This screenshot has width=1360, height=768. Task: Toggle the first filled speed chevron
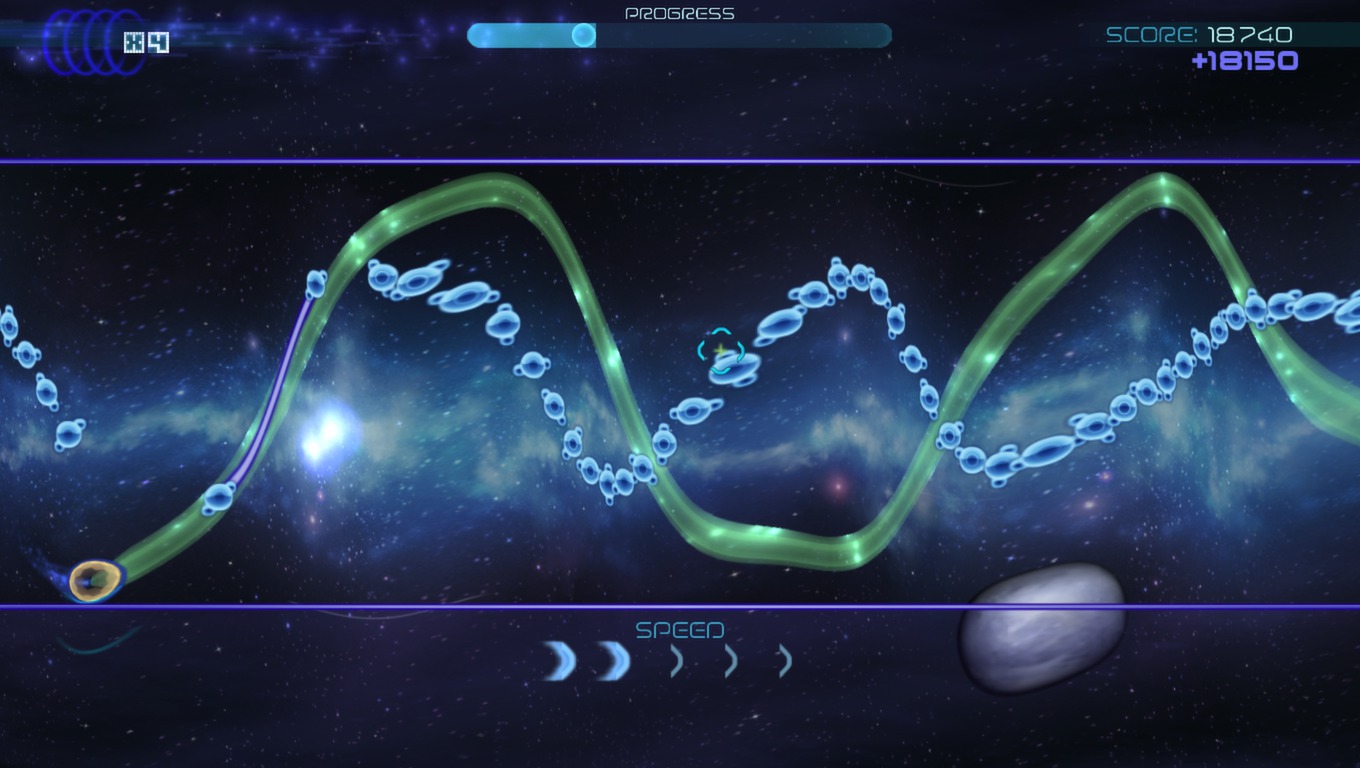coord(558,660)
